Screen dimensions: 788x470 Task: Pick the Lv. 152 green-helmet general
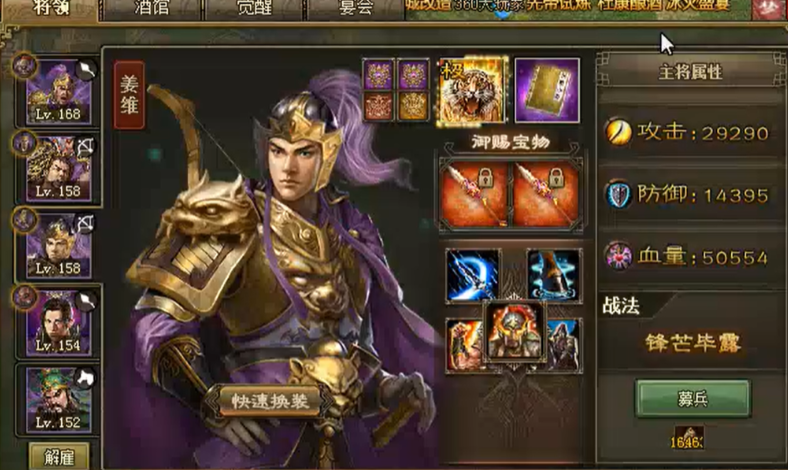(x=59, y=399)
